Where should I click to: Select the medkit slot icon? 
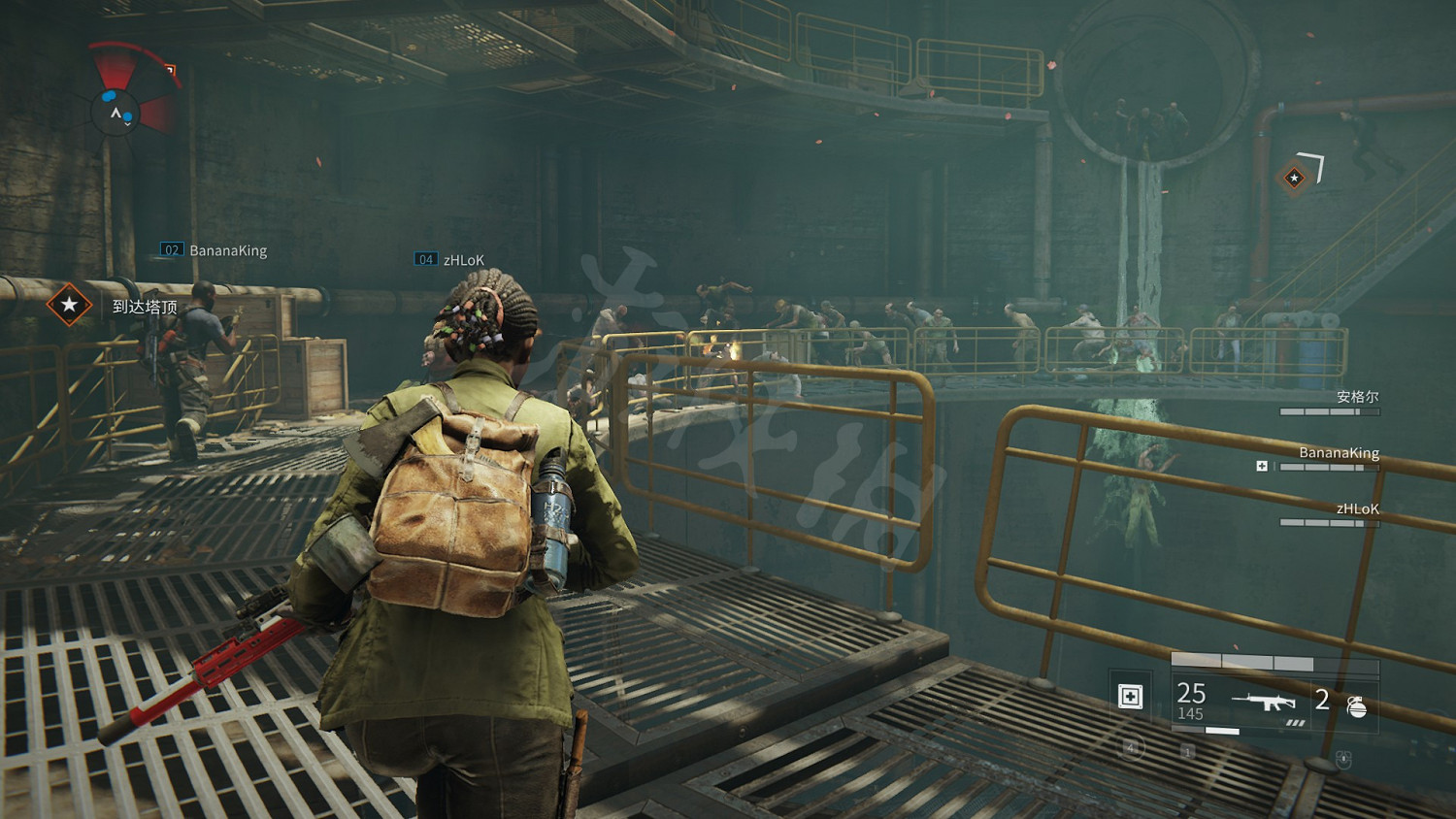(x=1130, y=697)
